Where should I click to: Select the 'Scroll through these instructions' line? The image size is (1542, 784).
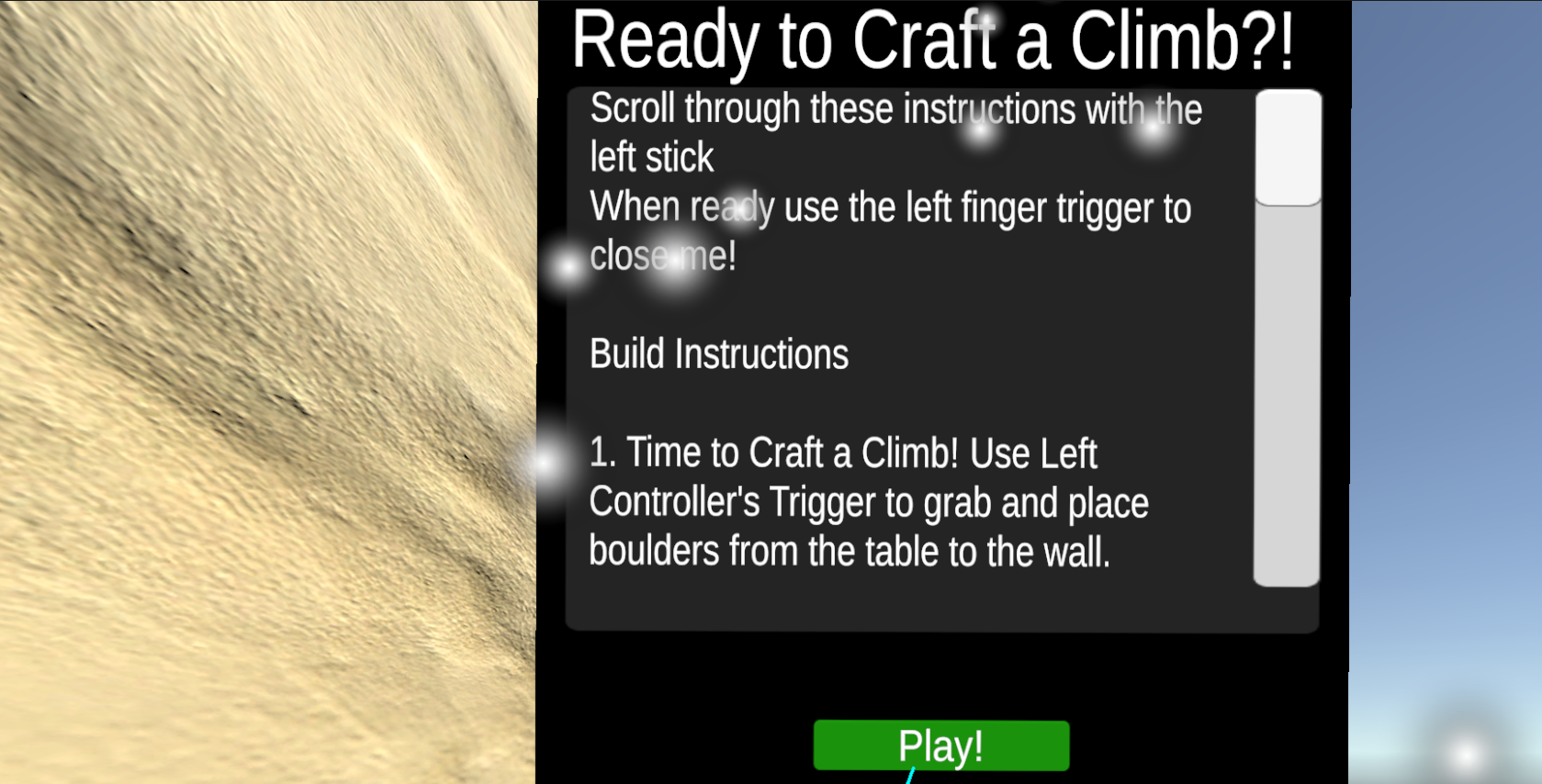coord(895,108)
